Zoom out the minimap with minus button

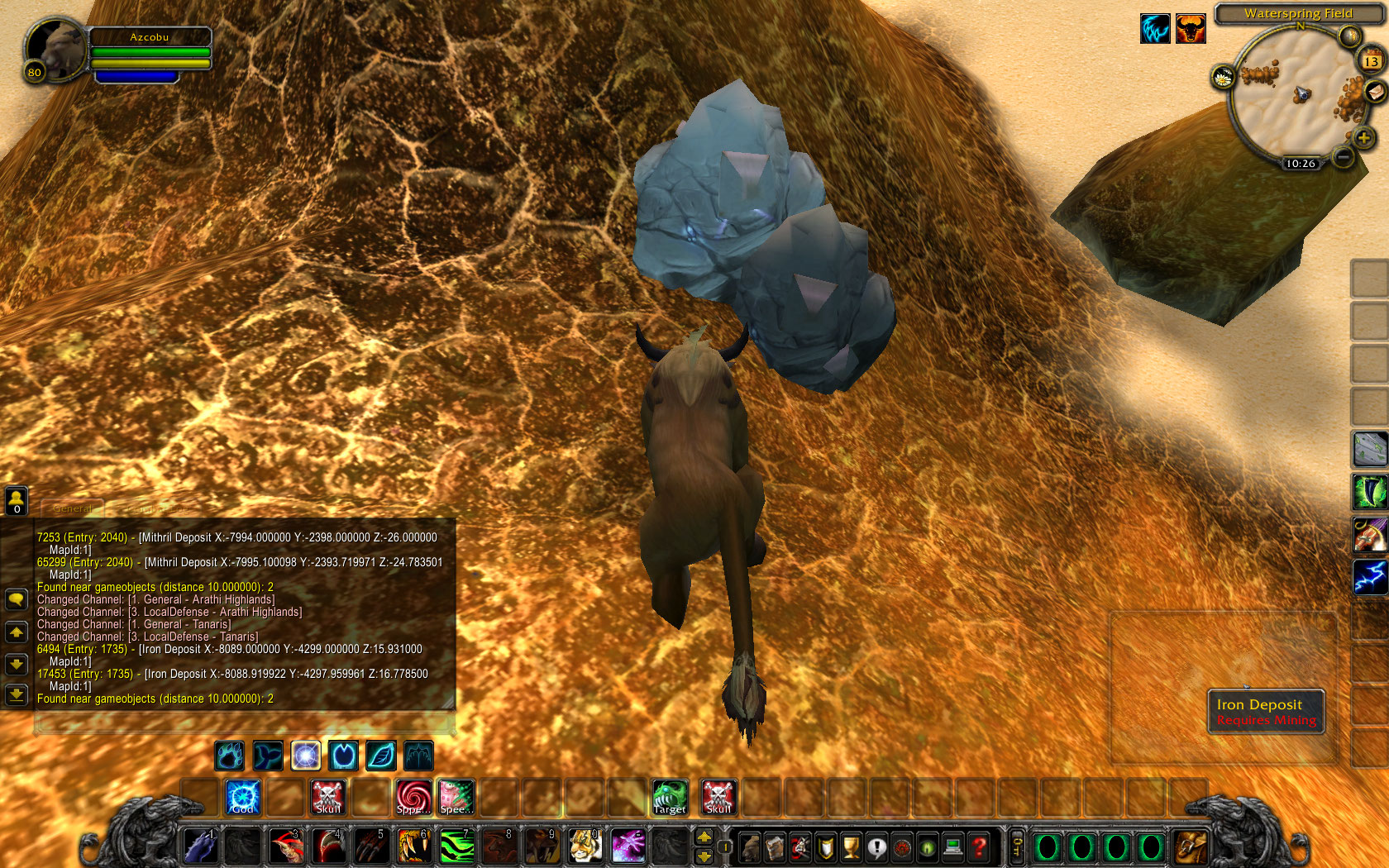pos(1344,155)
